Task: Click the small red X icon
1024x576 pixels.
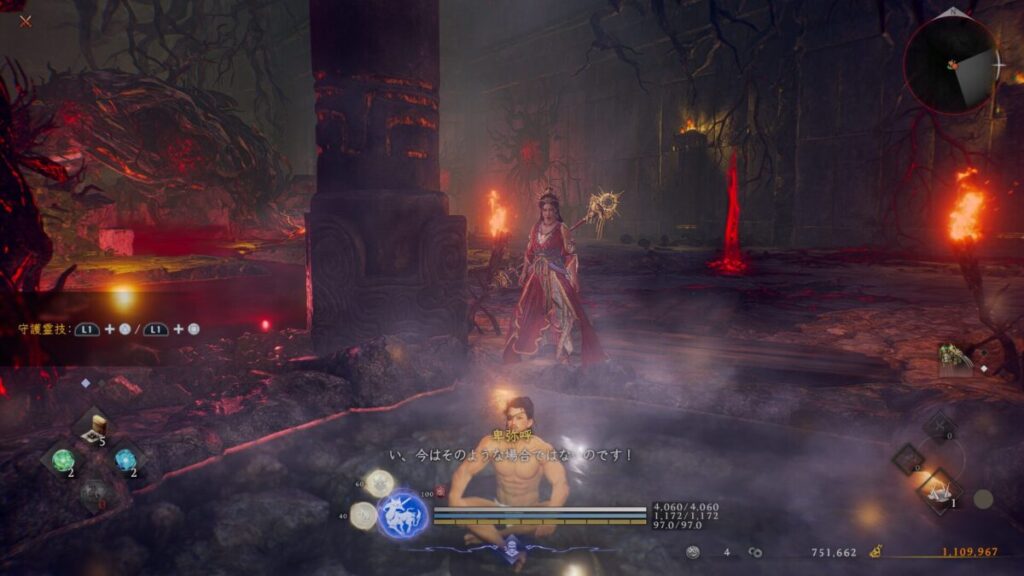Action: [25, 20]
